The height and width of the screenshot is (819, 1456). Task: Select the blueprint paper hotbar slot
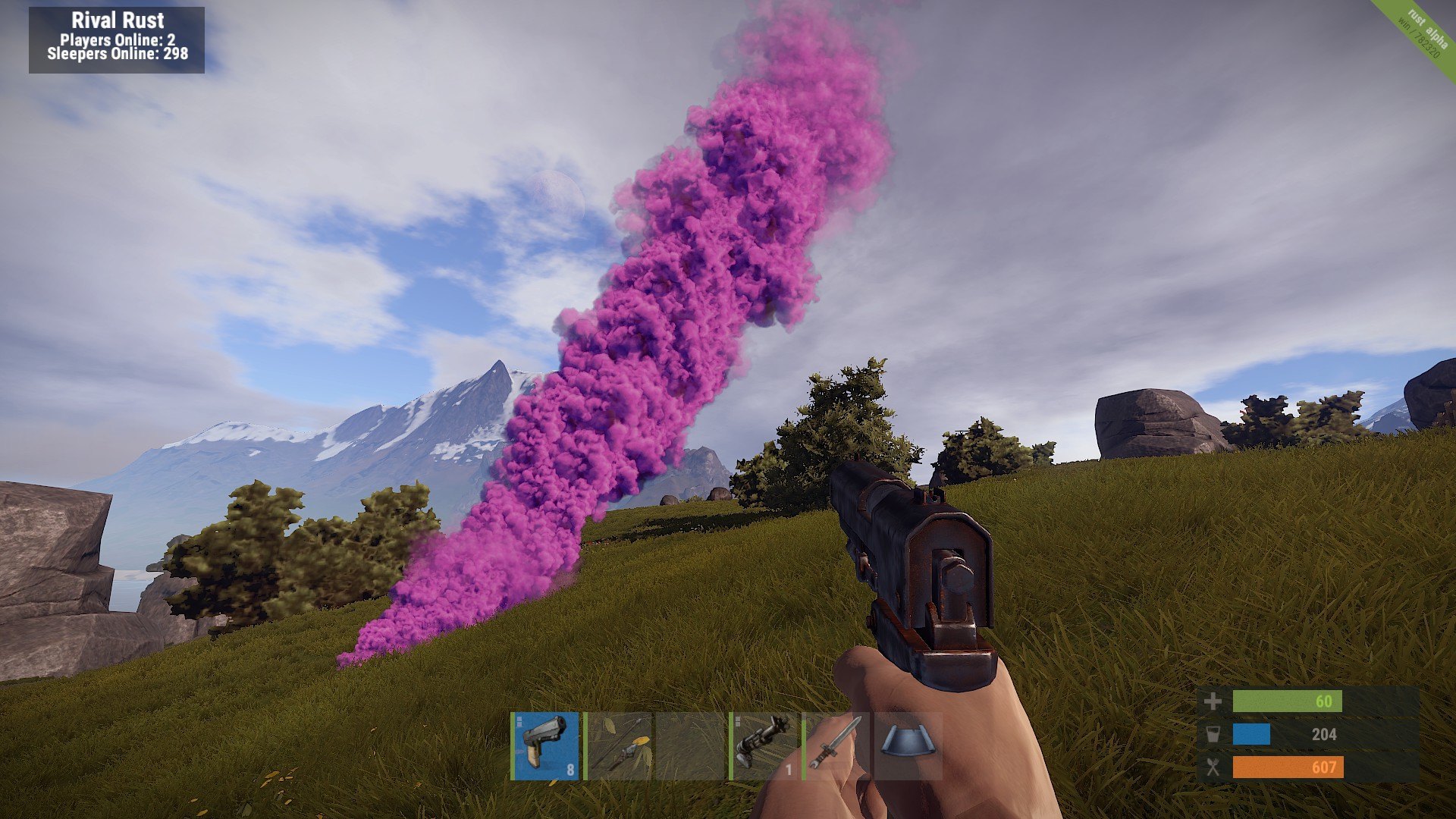pyautogui.click(x=908, y=745)
